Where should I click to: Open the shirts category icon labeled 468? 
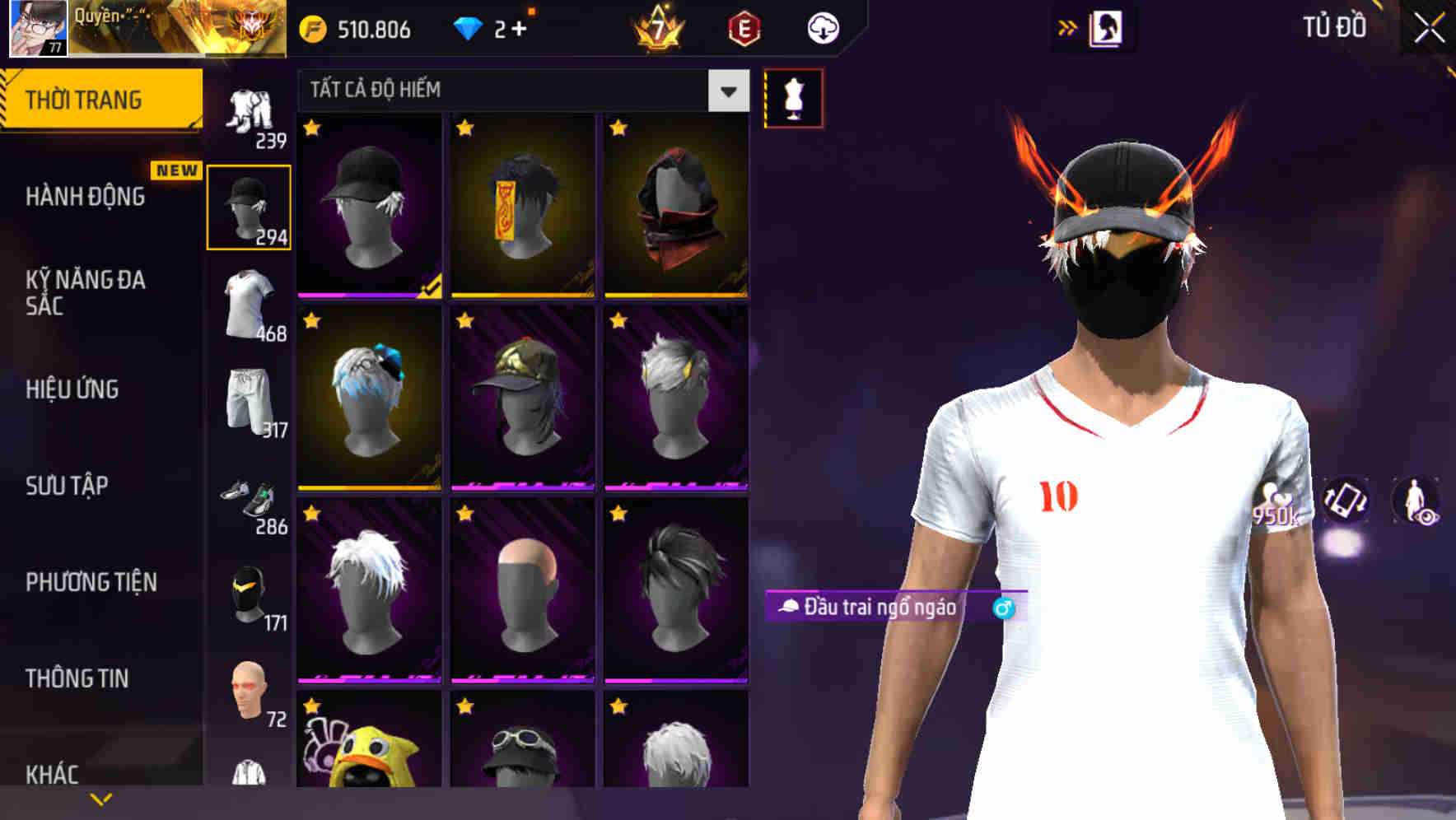click(x=250, y=301)
